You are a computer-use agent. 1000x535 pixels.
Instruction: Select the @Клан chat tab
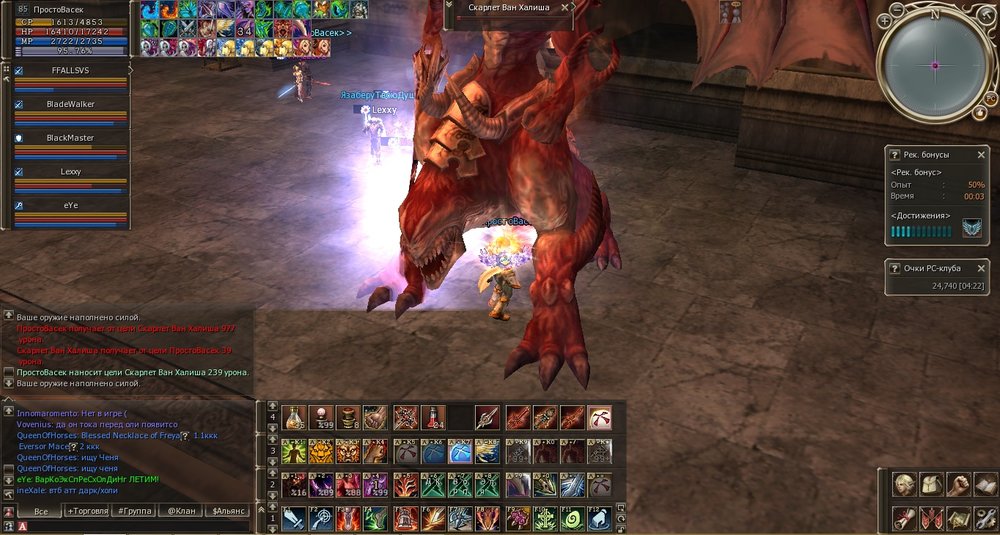(180, 511)
